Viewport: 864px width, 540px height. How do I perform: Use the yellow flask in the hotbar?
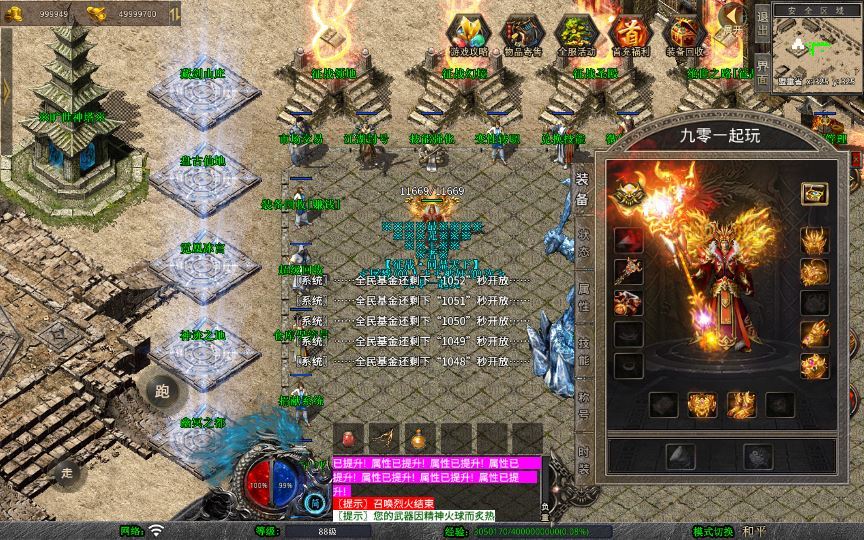tap(418, 438)
